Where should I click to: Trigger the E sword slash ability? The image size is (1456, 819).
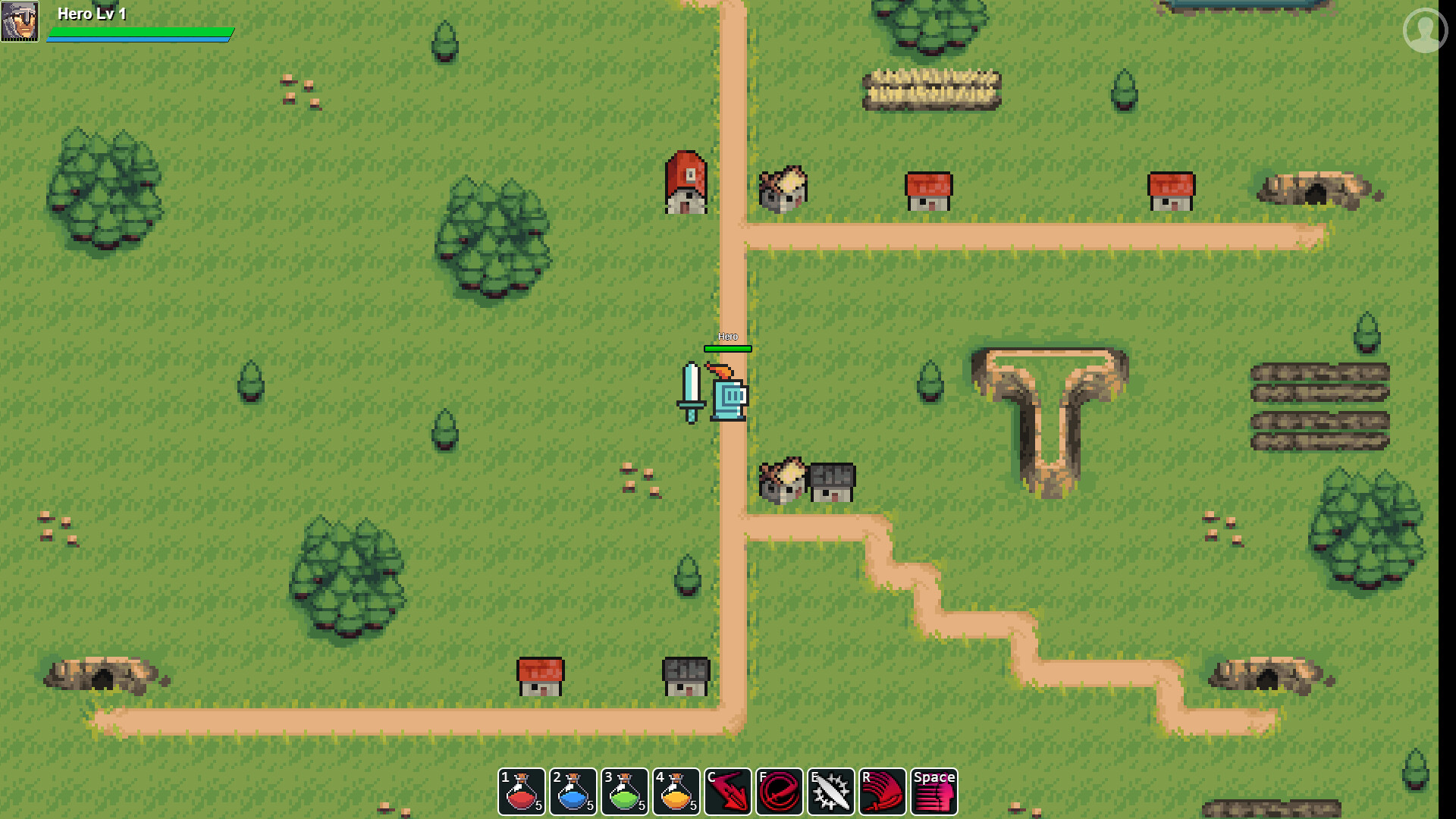(832, 791)
